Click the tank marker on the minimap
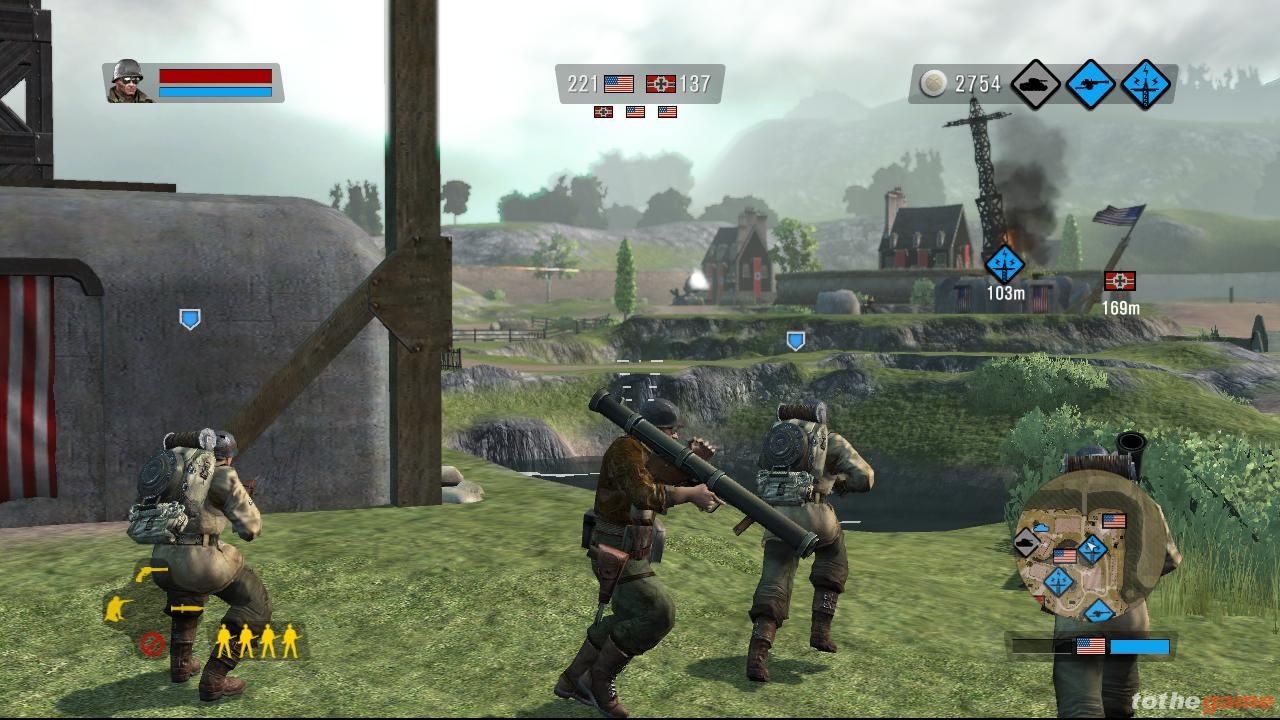The image size is (1280, 720). click(x=1027, y=543)
